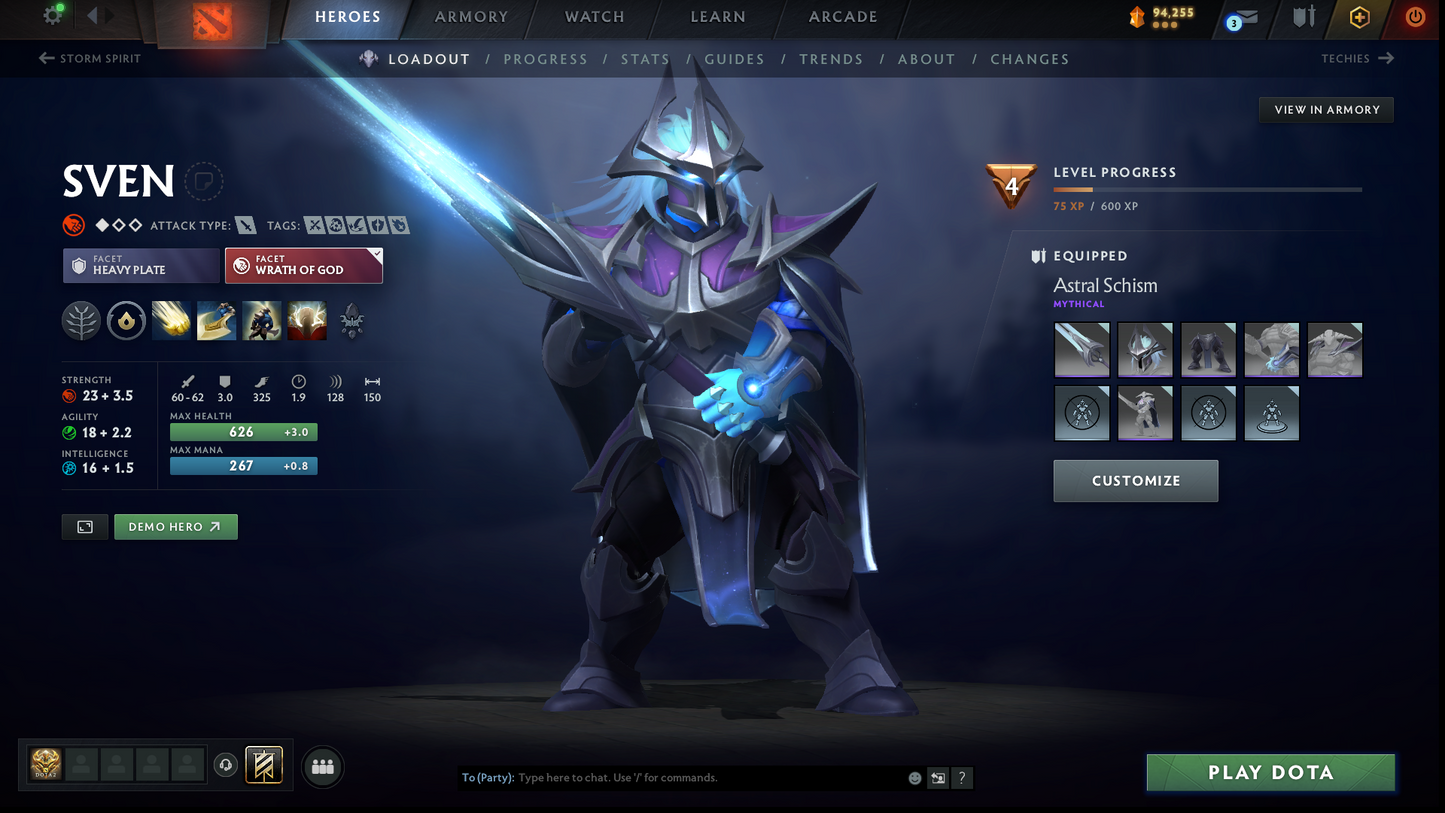Select the Wrath of God facet
This screenshot has height=813, width=1445.
(304, 265)
